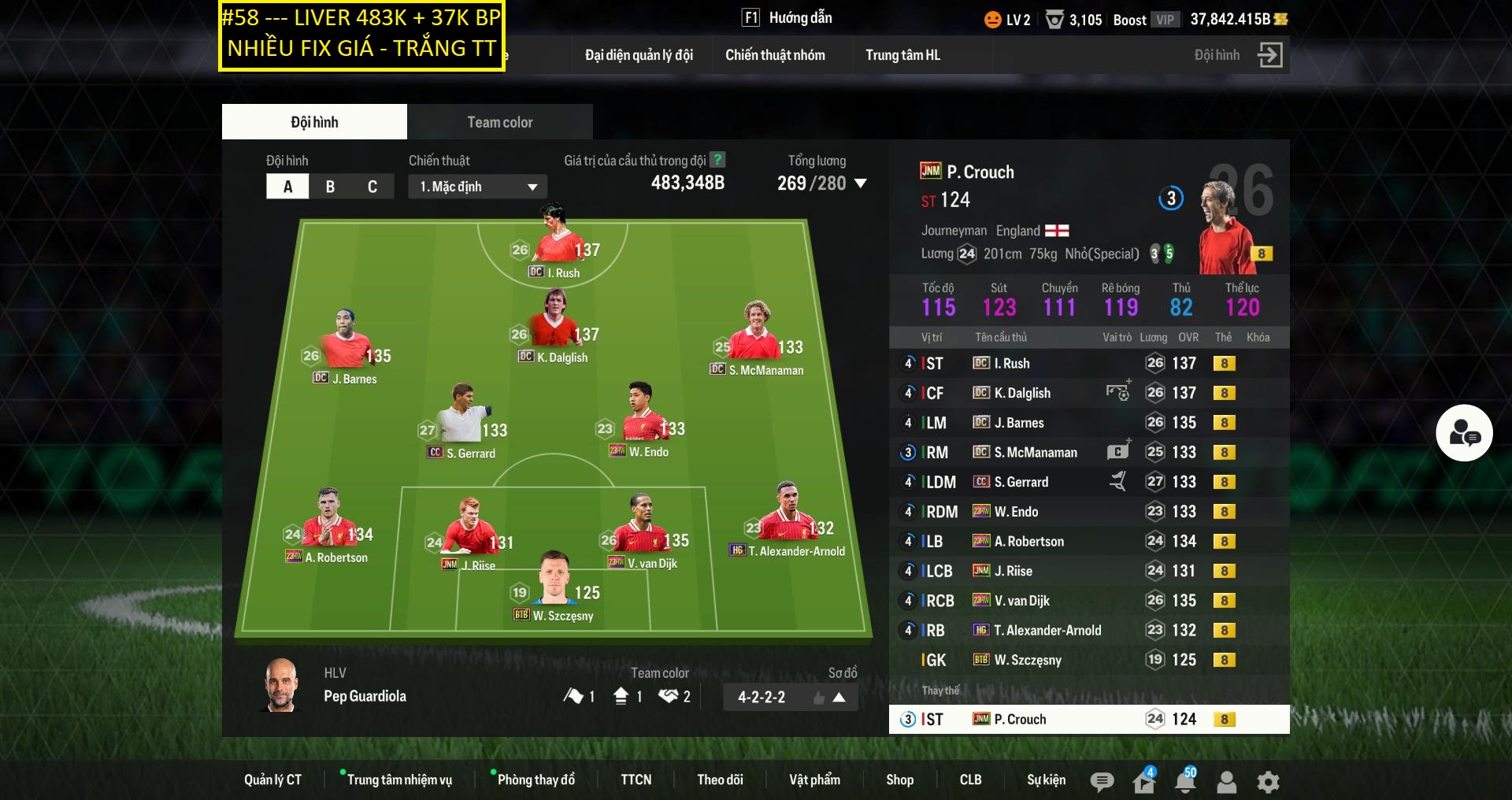Open notifications bell with 50 alerts
Image resolution: width=1512 pixels, height=800 pixels.
pos(1184,782)
